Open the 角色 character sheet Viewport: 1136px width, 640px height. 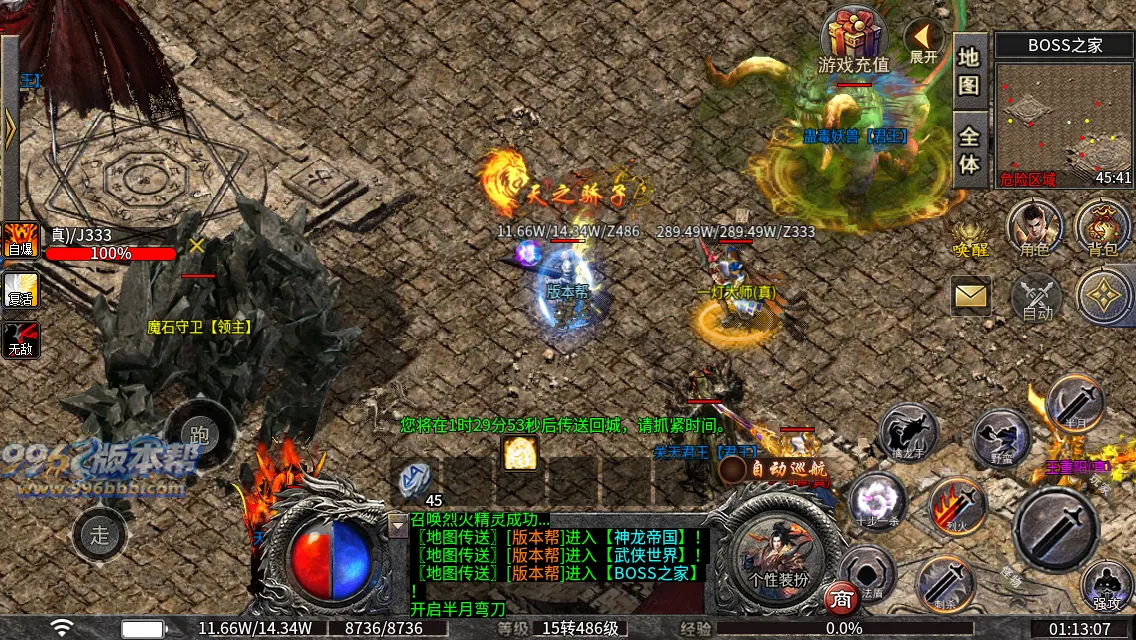1035,227
